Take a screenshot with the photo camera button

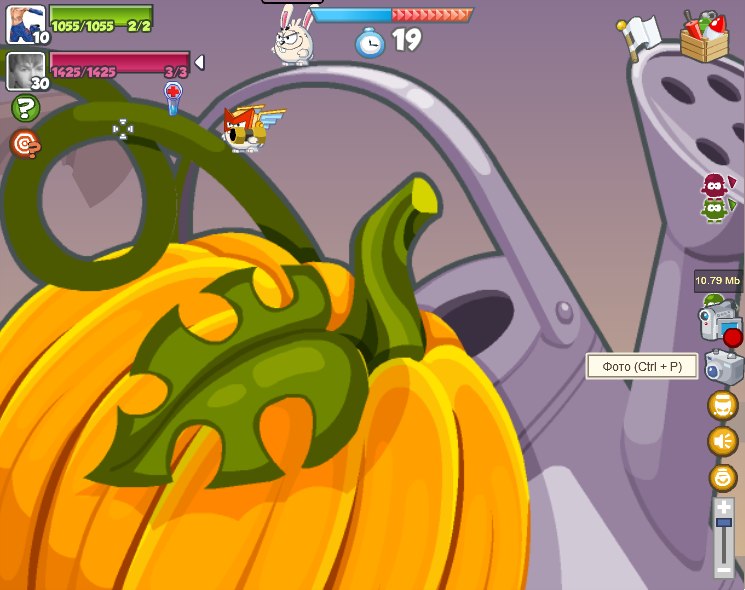coord(723,367)
